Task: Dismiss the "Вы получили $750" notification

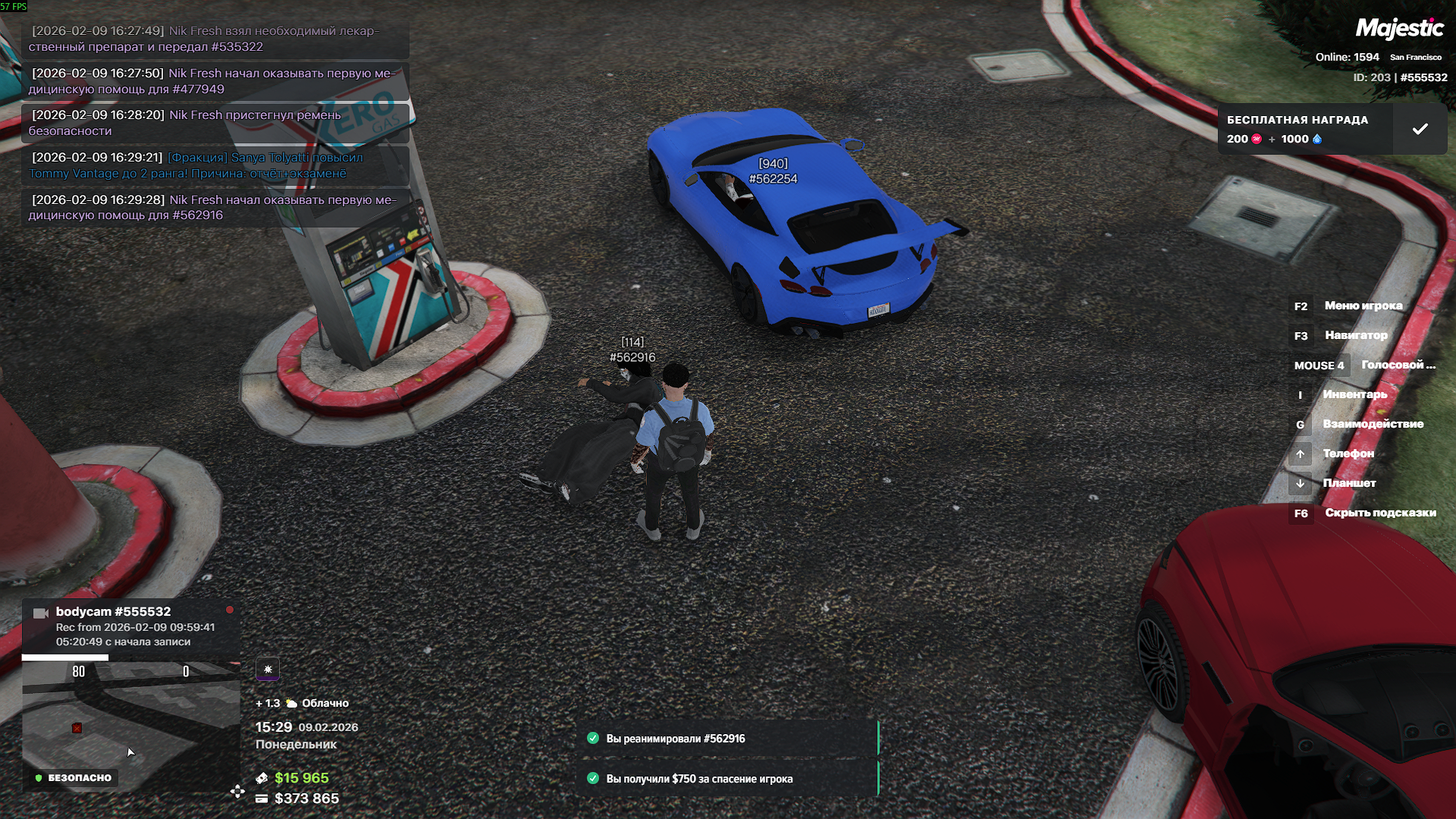Action: click(x=728, y=779)
